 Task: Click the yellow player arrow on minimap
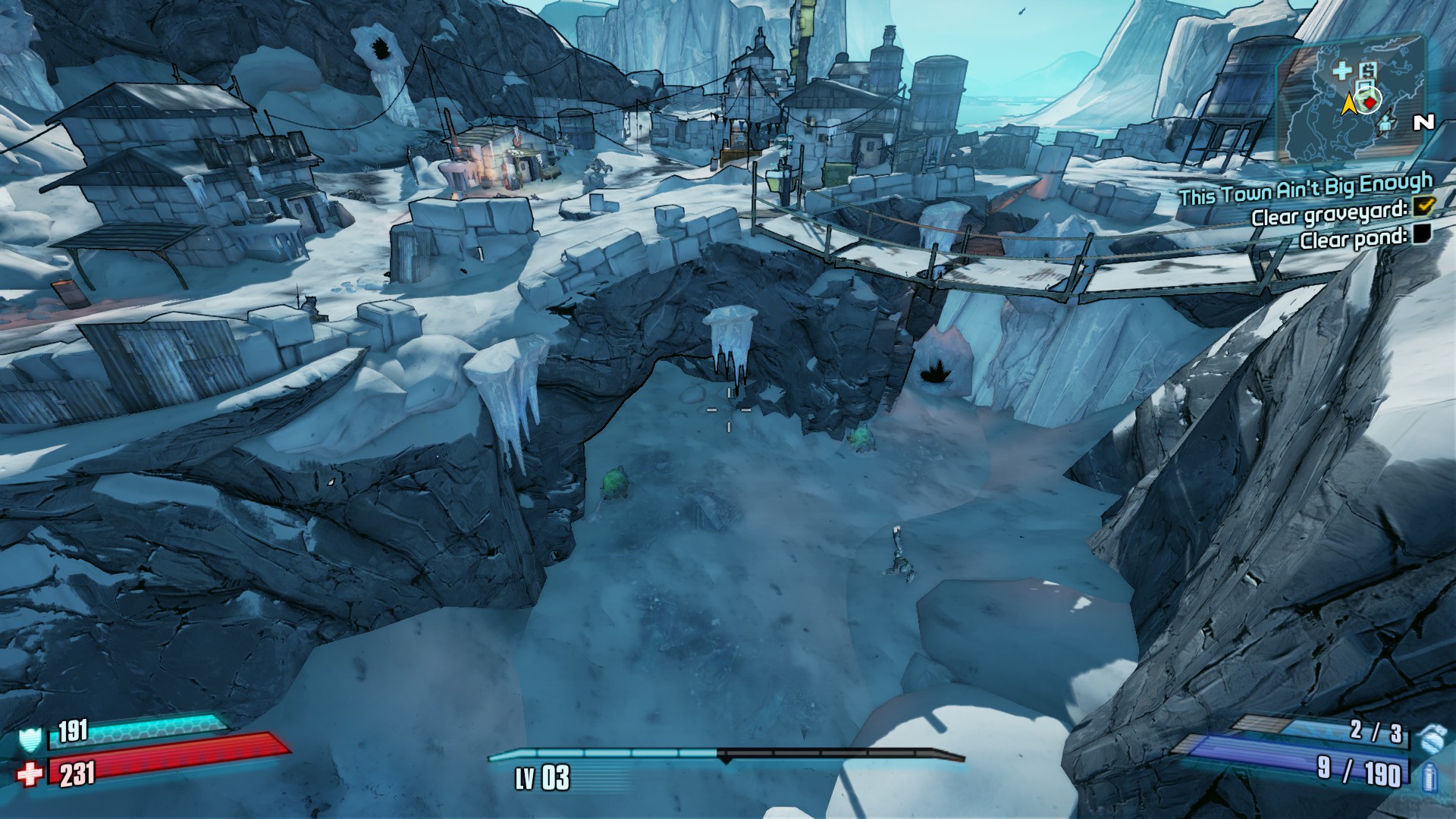click(x=1348, y=105)
